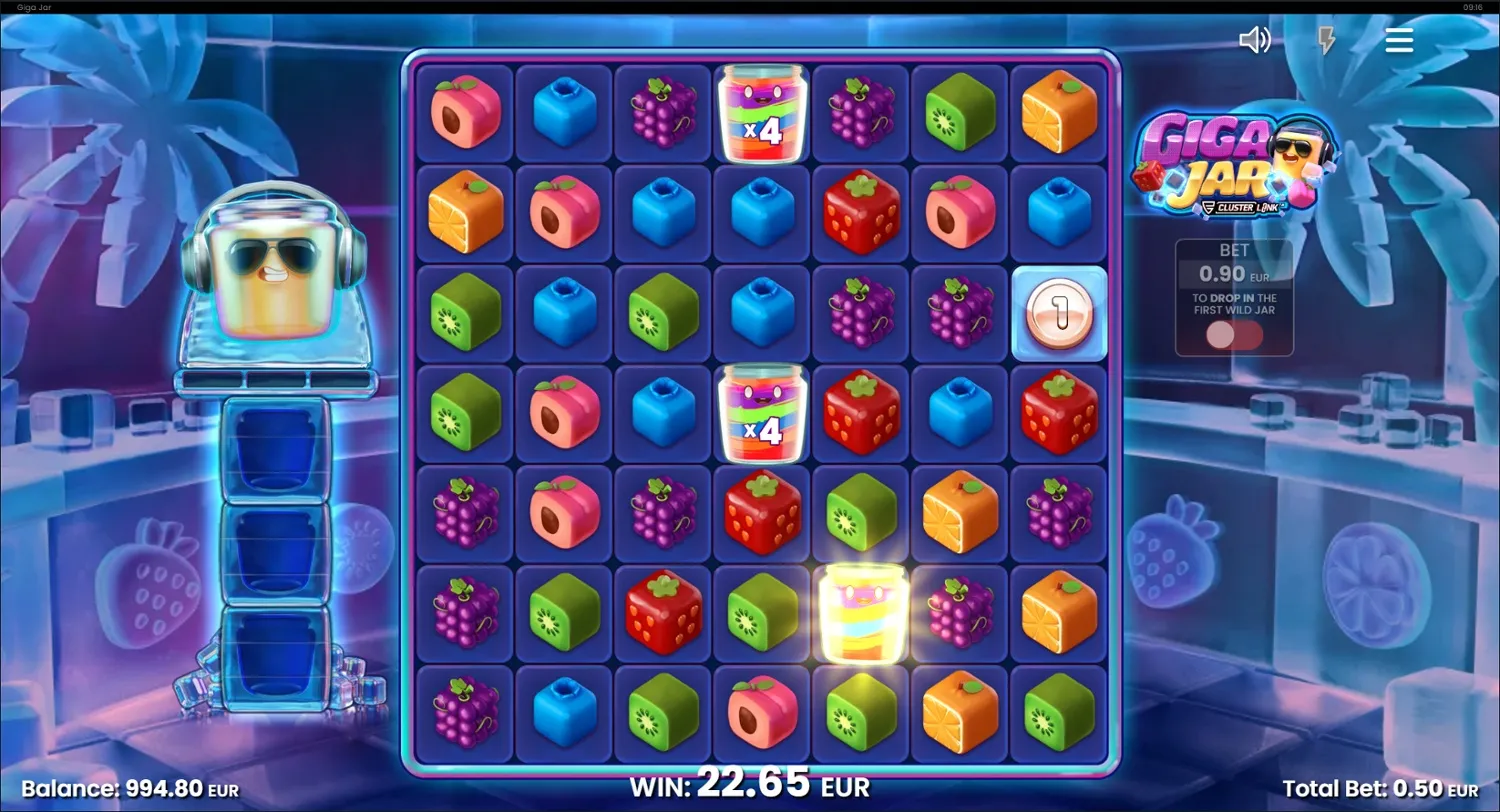Mute the game sound via speaker icon

point(1256,40)
